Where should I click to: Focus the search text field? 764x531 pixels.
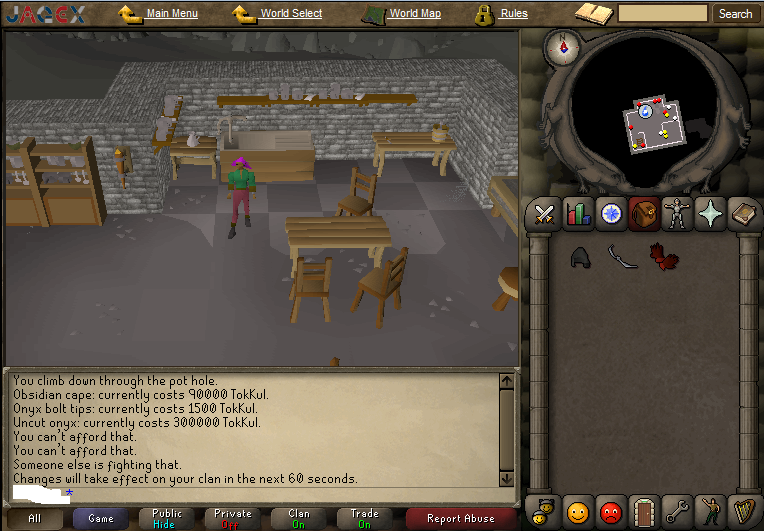(663, 14)
